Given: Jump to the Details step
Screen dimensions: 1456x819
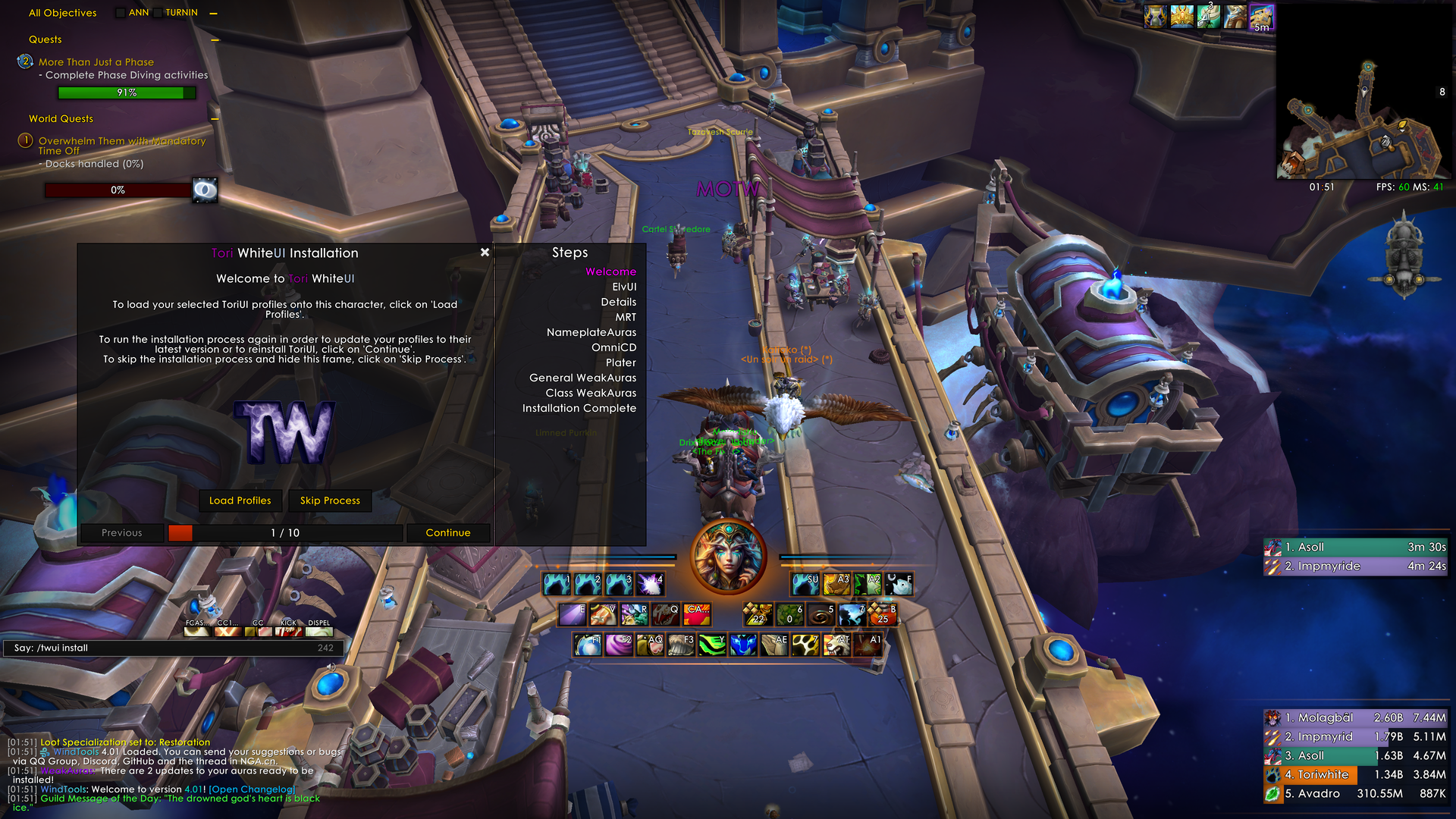Looking at the screenshot, I should 618,303.
